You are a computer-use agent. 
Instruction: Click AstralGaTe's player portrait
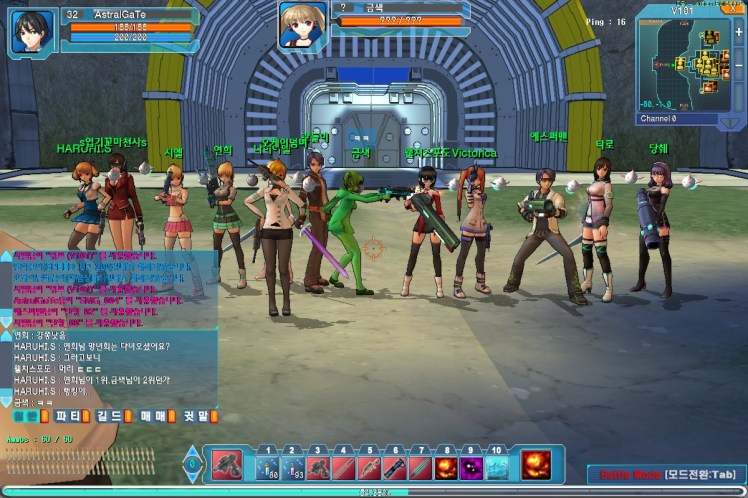point(31,30)
